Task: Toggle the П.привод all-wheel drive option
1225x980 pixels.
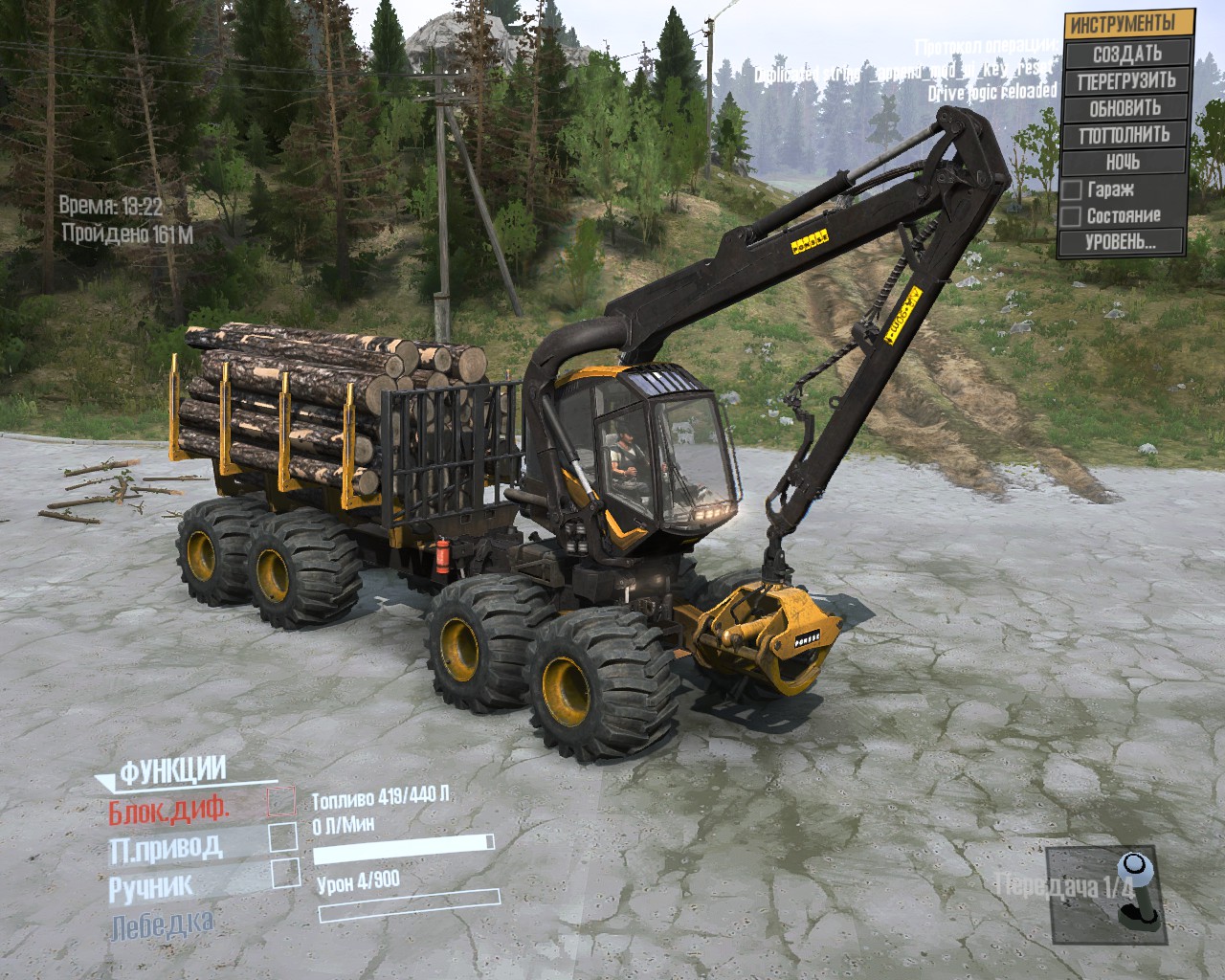Action: (282, 835)
